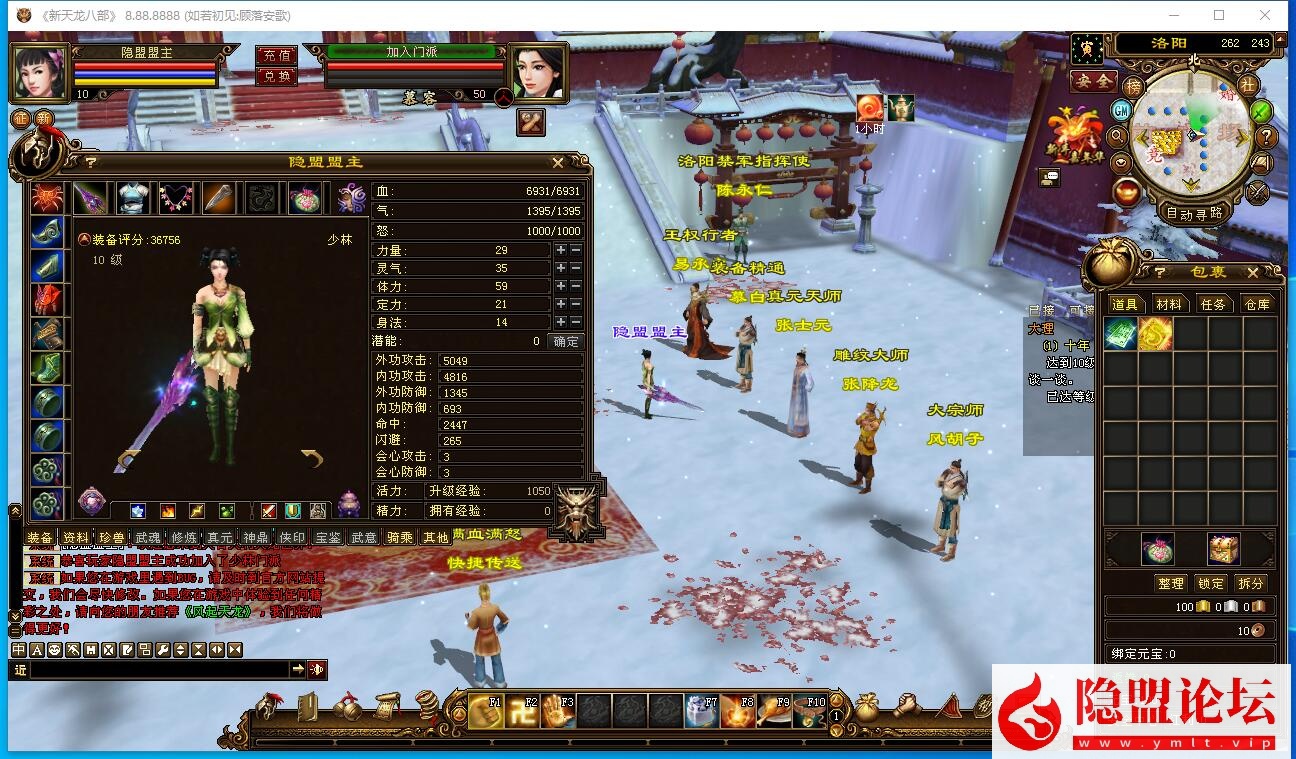Activate 自动寻路 auto-pathfinding
Viewport: 1296px width, 759px height.
click(x=1194, y=213)
